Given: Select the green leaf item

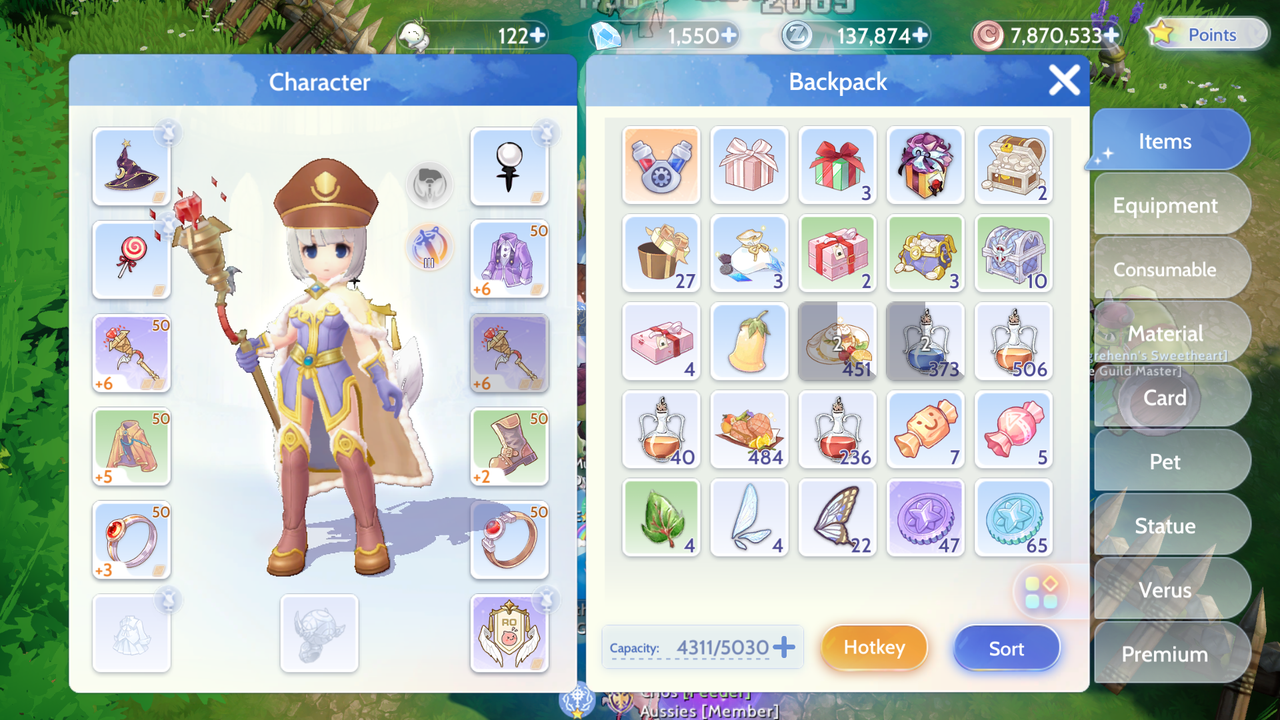Looking at the screenshot, I should pyautogui.click(x=661, y=517).
